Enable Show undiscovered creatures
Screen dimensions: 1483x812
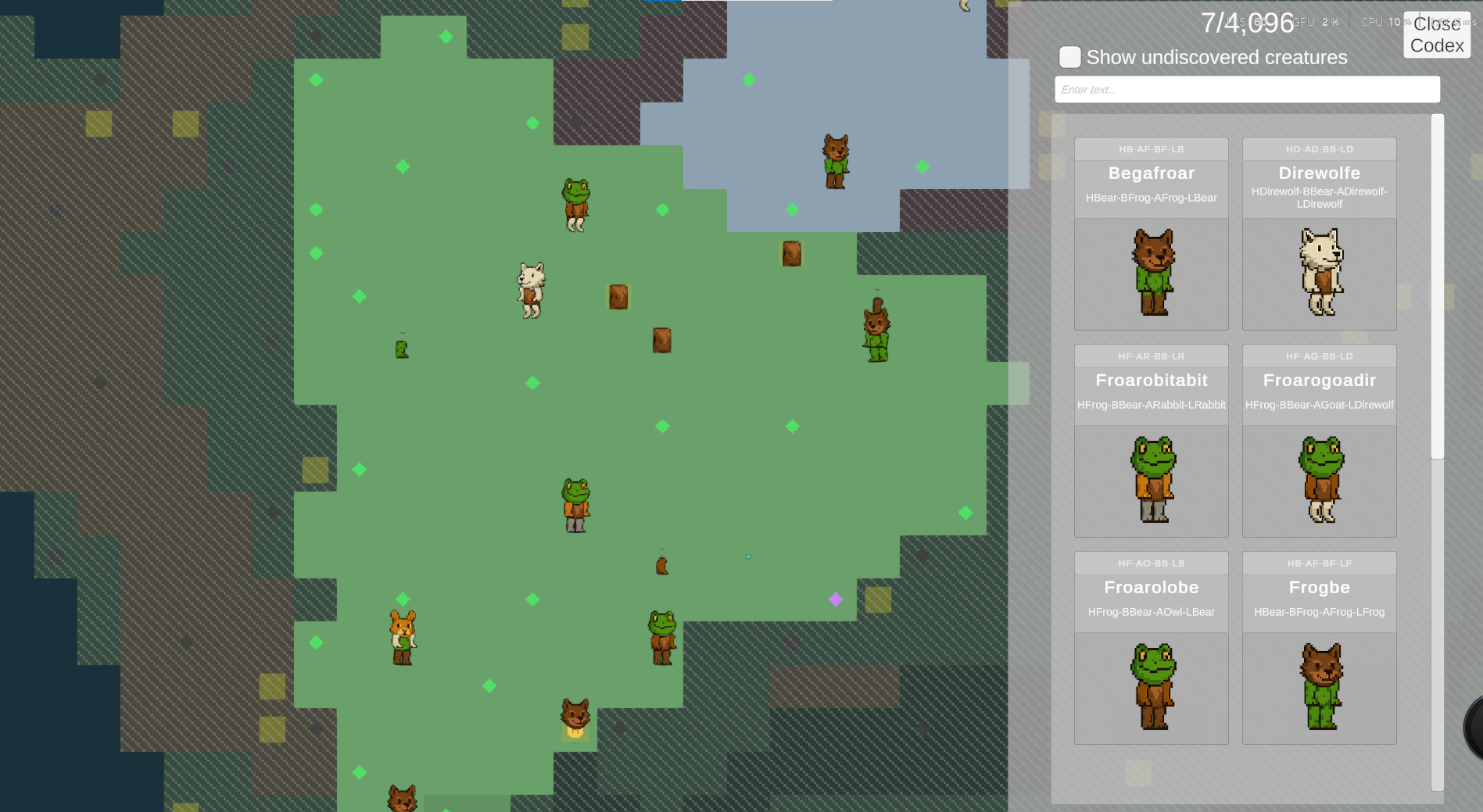tap(1069, 57)
